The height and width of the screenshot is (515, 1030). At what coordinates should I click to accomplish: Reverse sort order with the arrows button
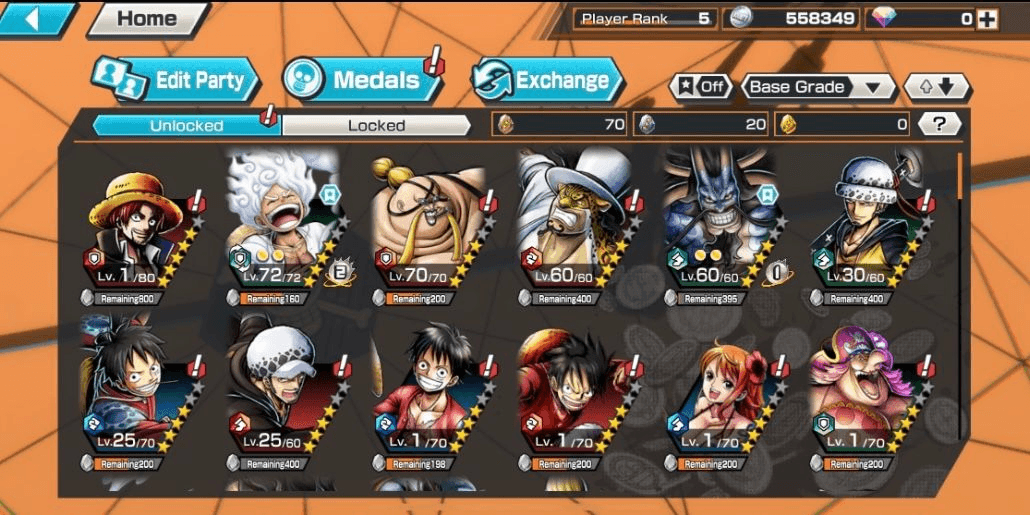(936, 87)
